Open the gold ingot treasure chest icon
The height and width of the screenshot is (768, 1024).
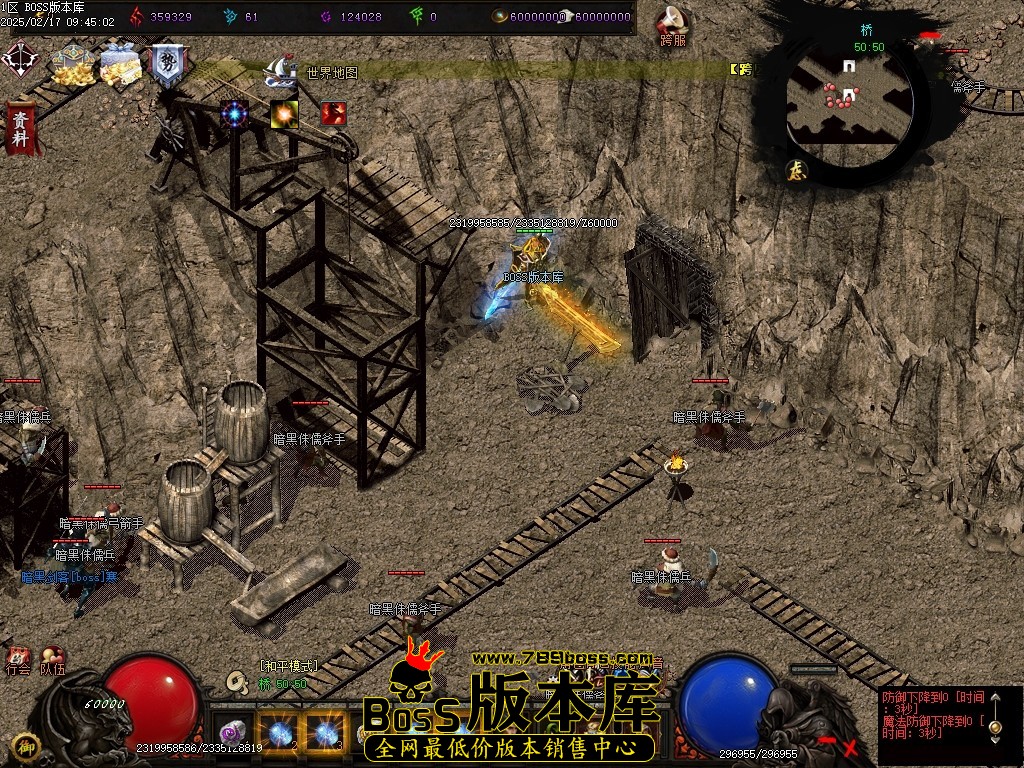click(71, 66)
